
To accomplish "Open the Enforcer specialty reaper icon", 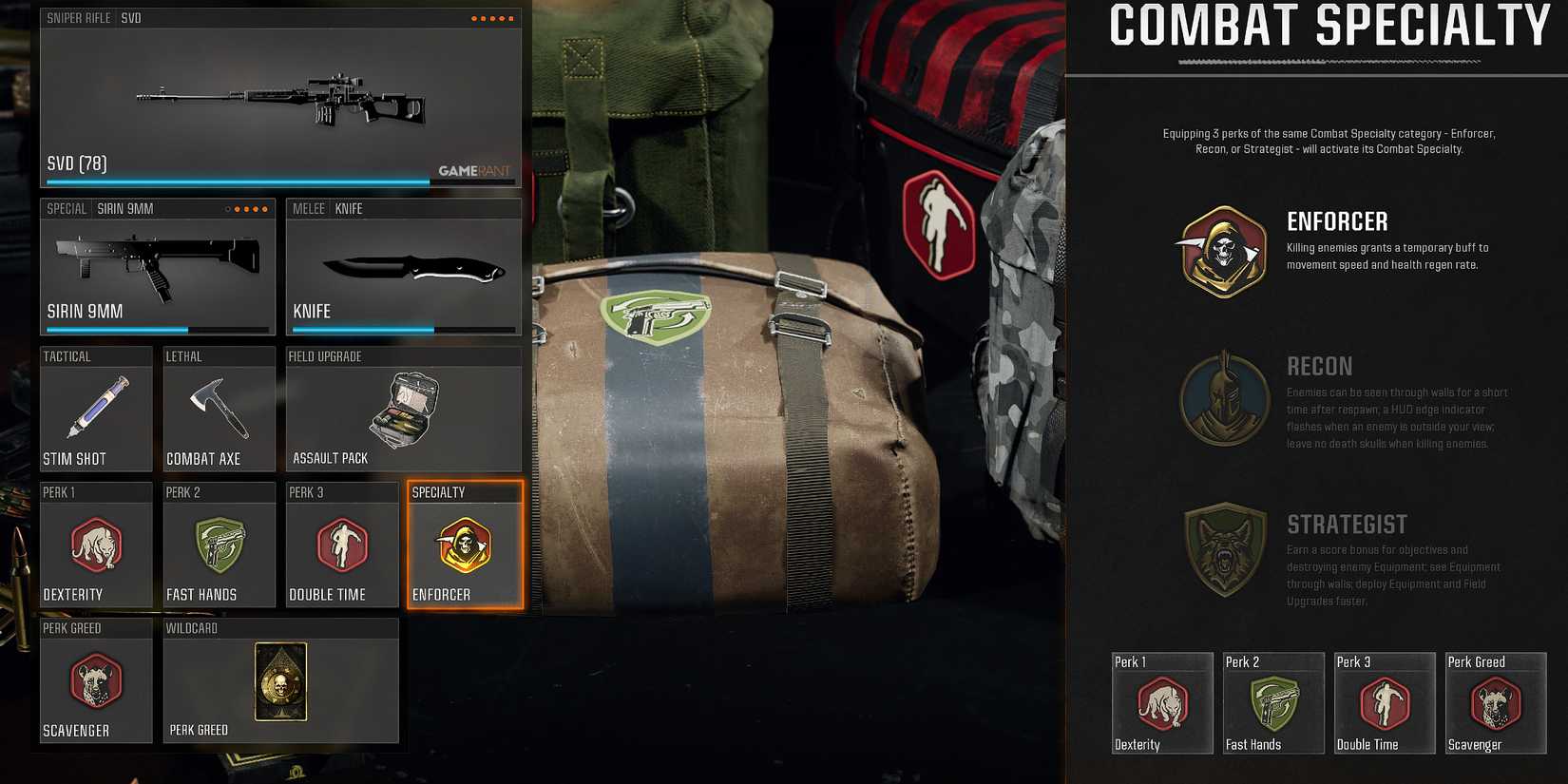I will pyautogui.click(x=465, y=549).
